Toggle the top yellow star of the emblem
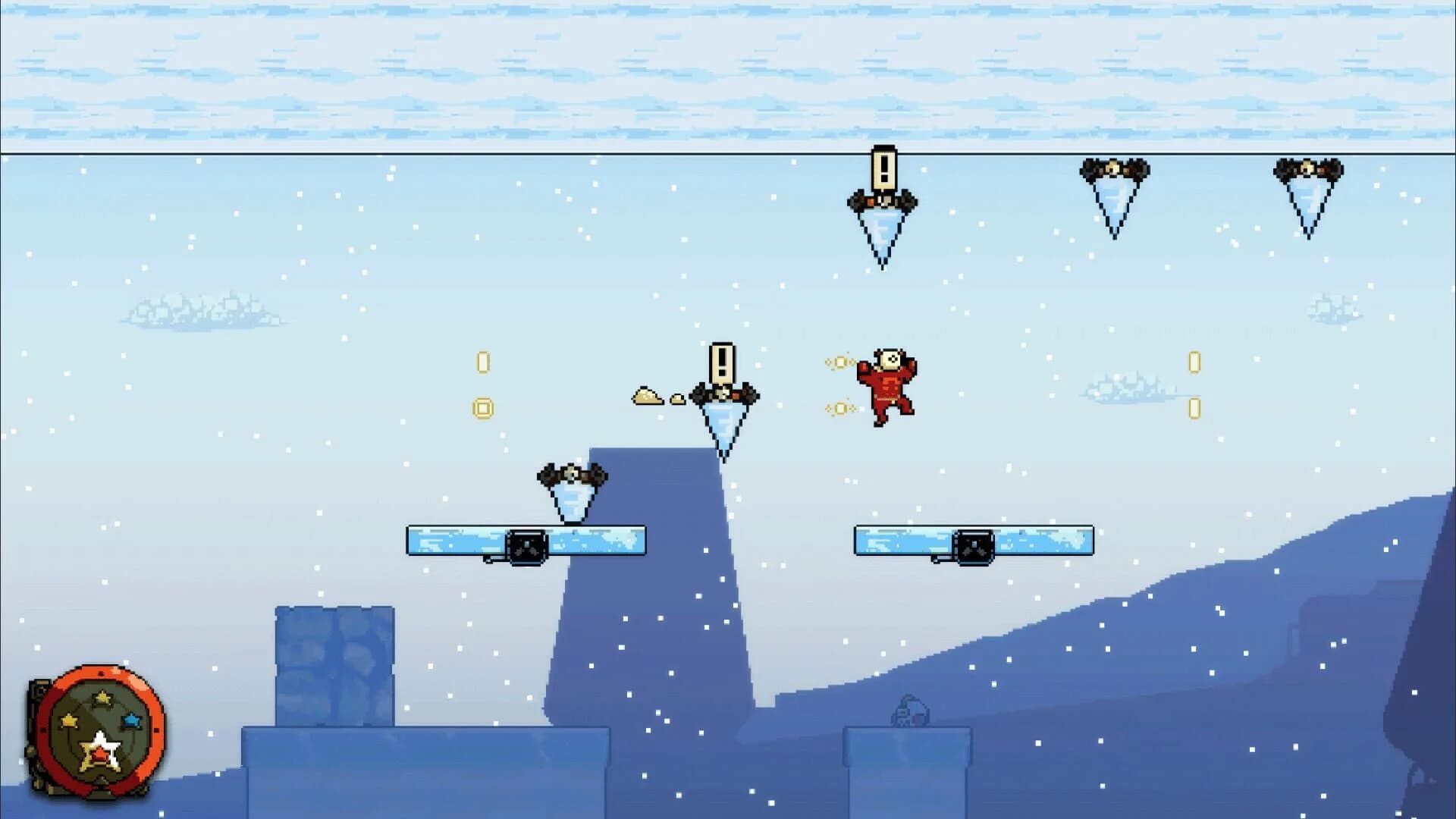 point(102,698)
